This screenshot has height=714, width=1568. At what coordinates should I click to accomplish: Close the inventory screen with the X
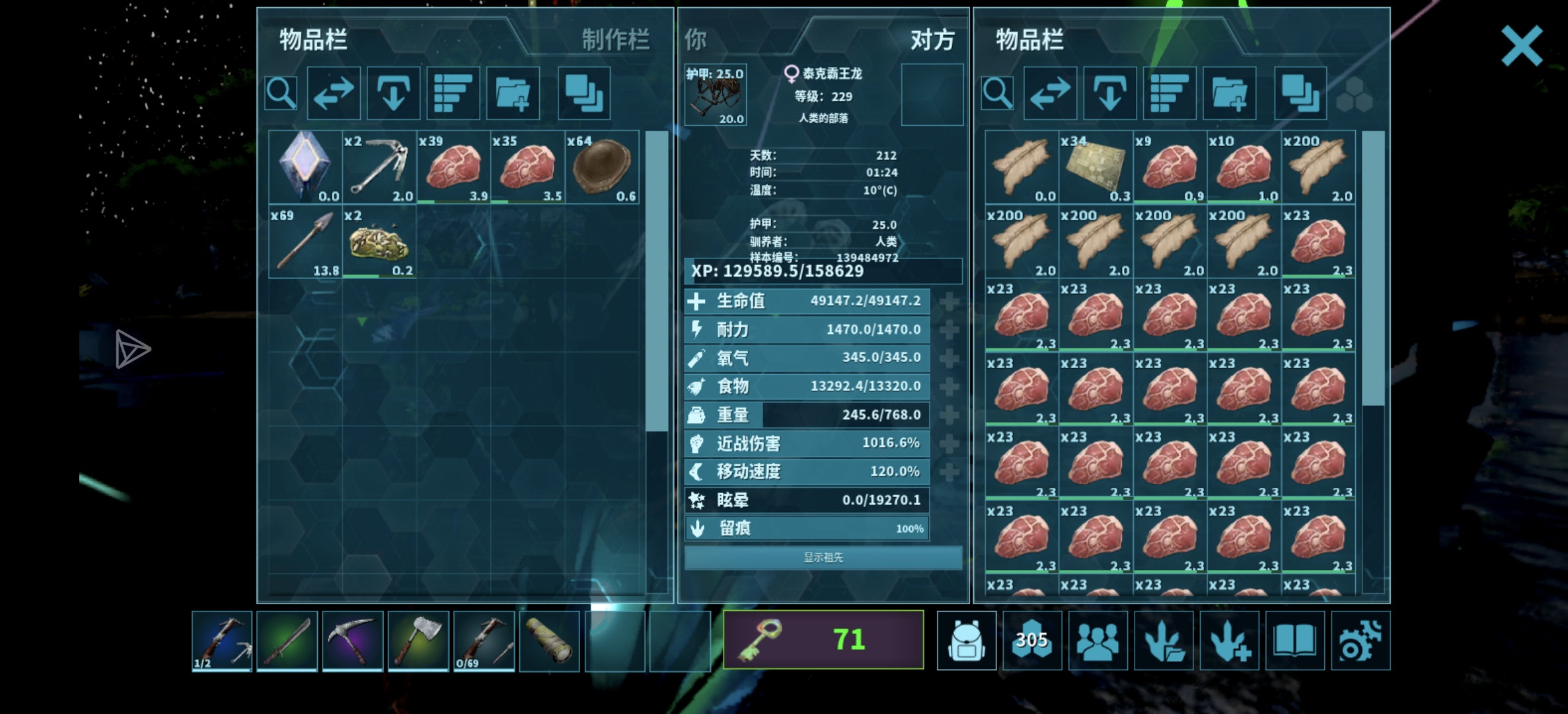click(x=1521, y=46)
